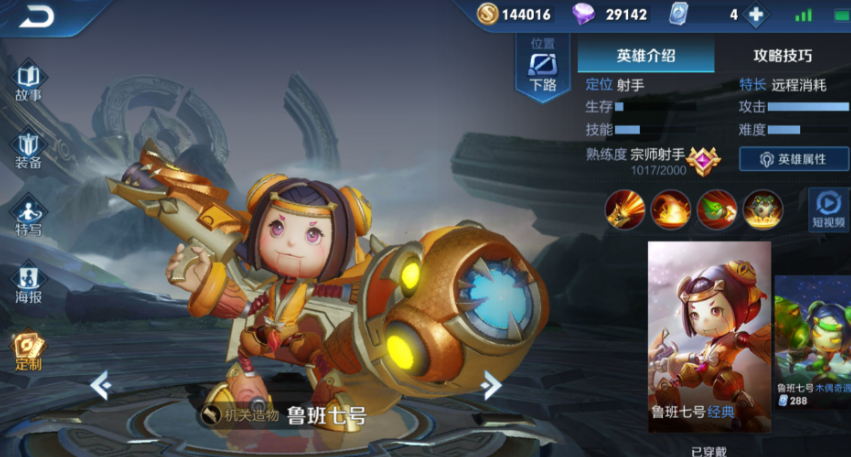View the green shark skill icon
Viewport: 851px width, 457px height.
click(x=716, y=208)
